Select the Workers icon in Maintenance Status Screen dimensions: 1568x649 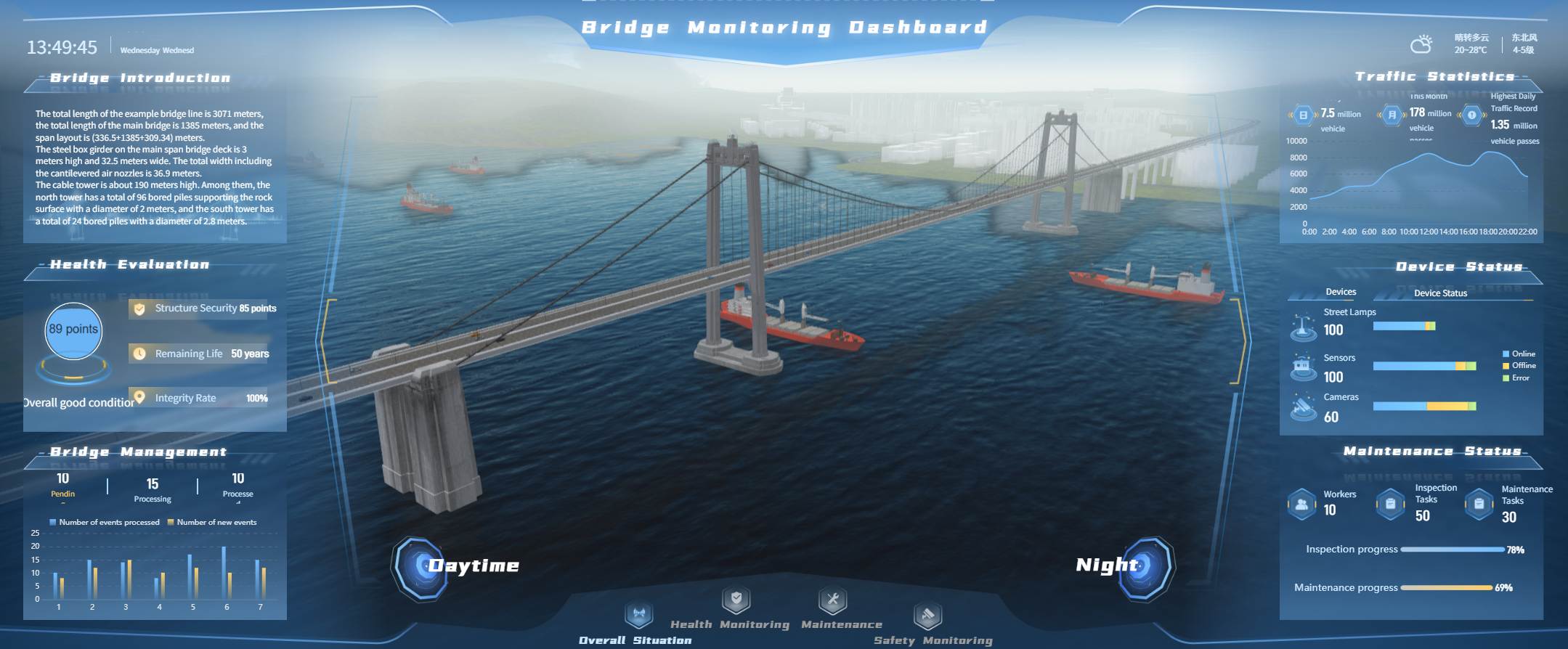point(1302,503)
